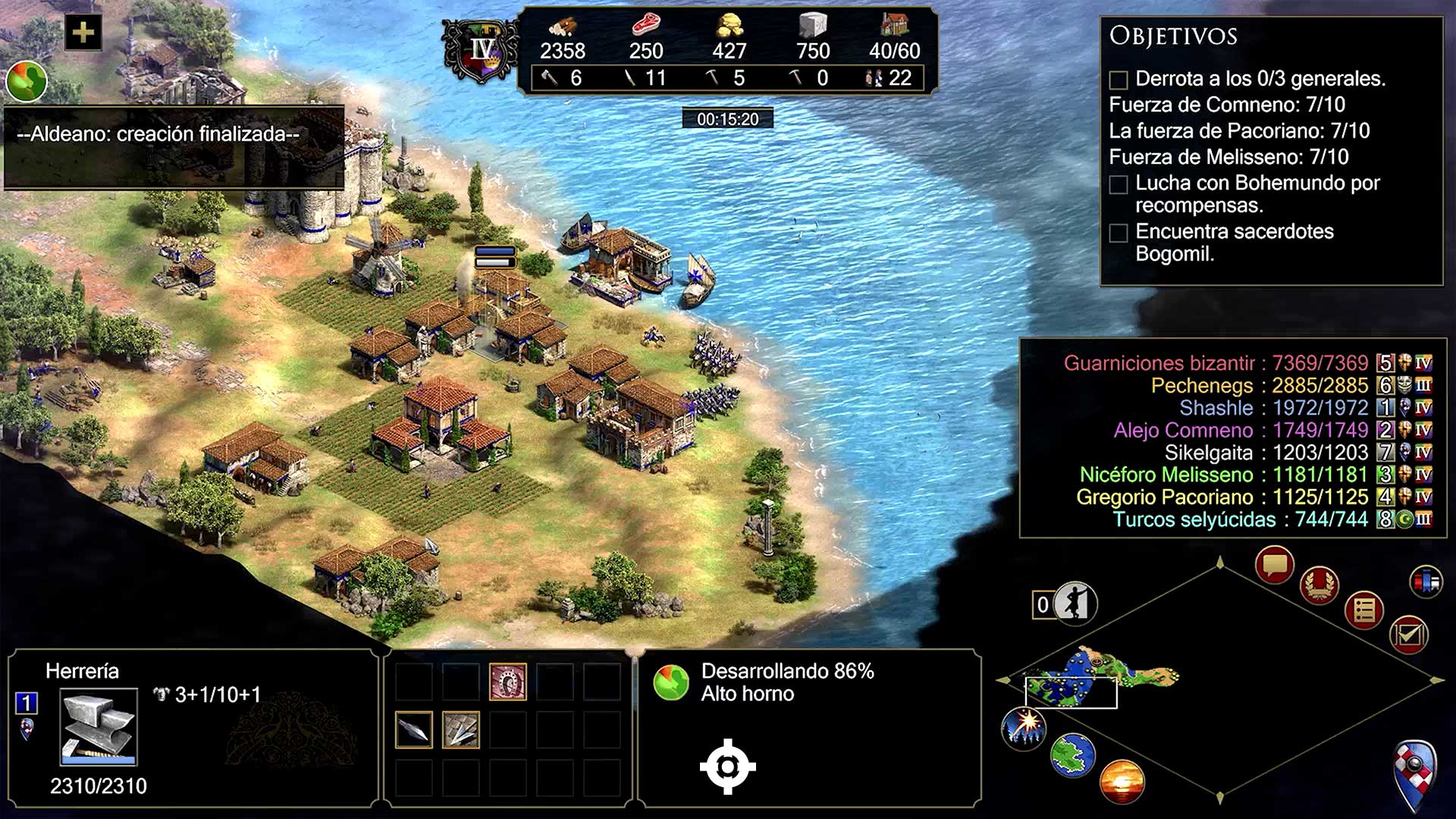Open the main menu list button
The image size is (1456, 819).
1363,610
